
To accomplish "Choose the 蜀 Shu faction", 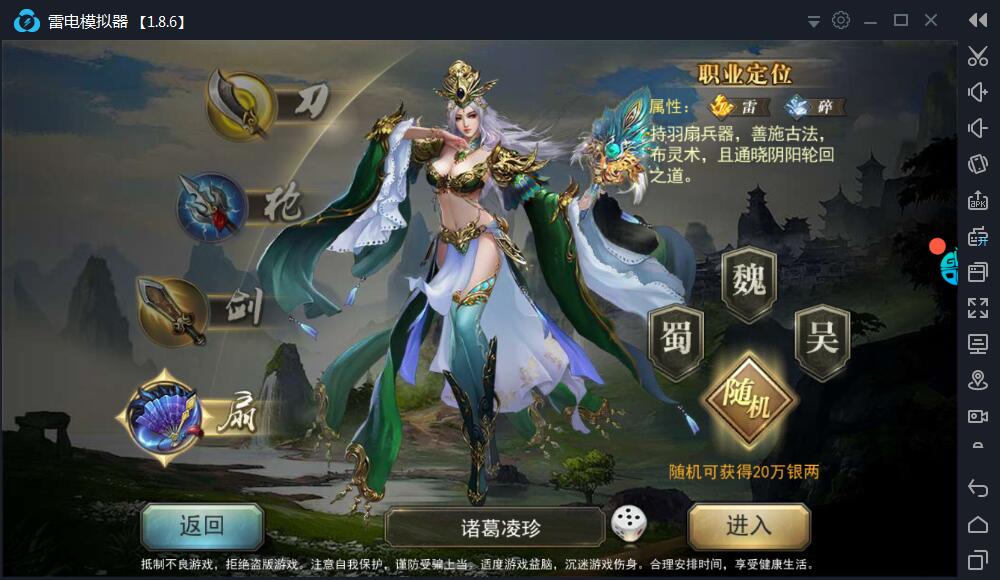I will [676, 340].
